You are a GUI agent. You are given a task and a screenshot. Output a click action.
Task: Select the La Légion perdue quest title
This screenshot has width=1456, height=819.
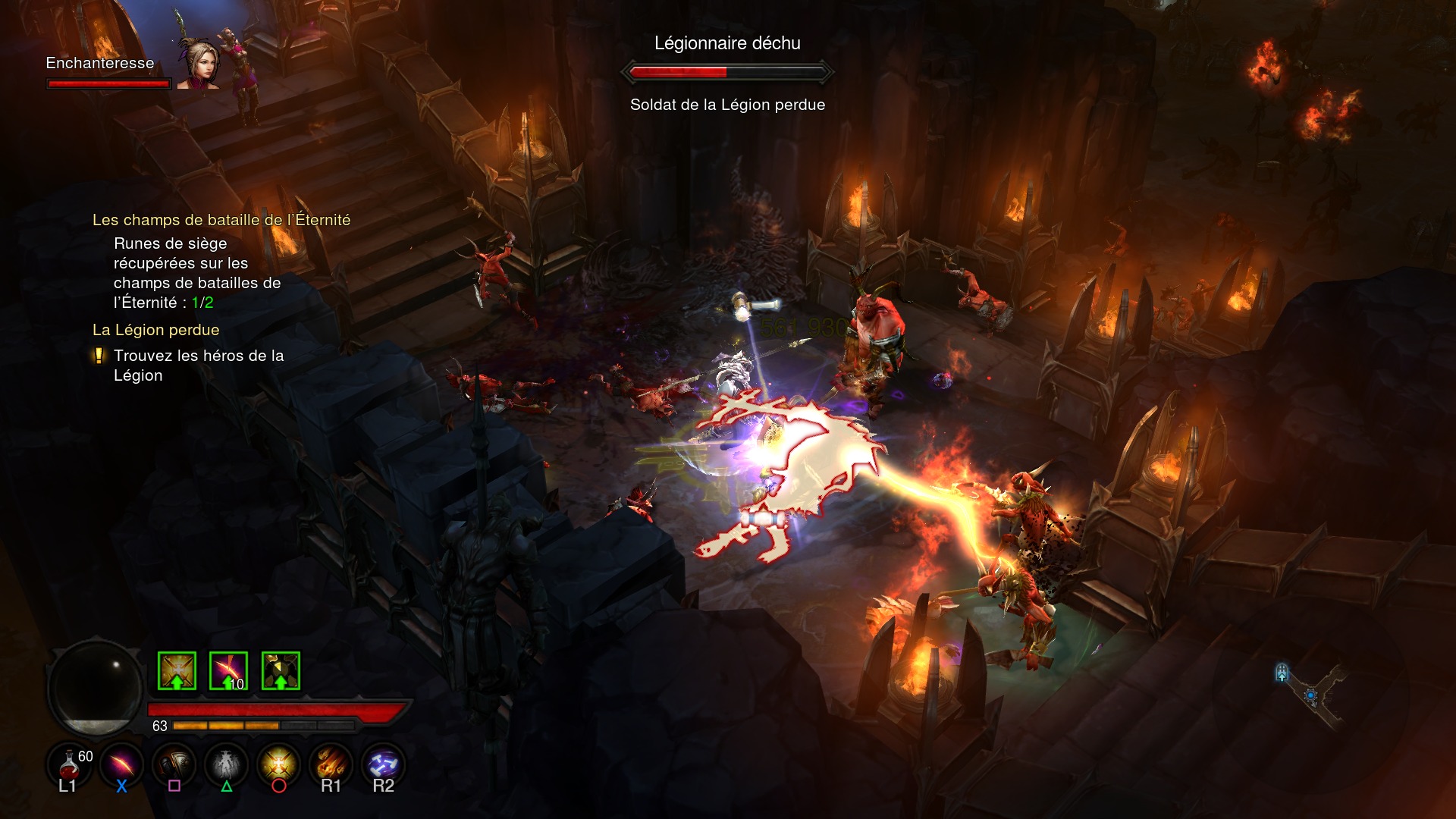(155, 330)
